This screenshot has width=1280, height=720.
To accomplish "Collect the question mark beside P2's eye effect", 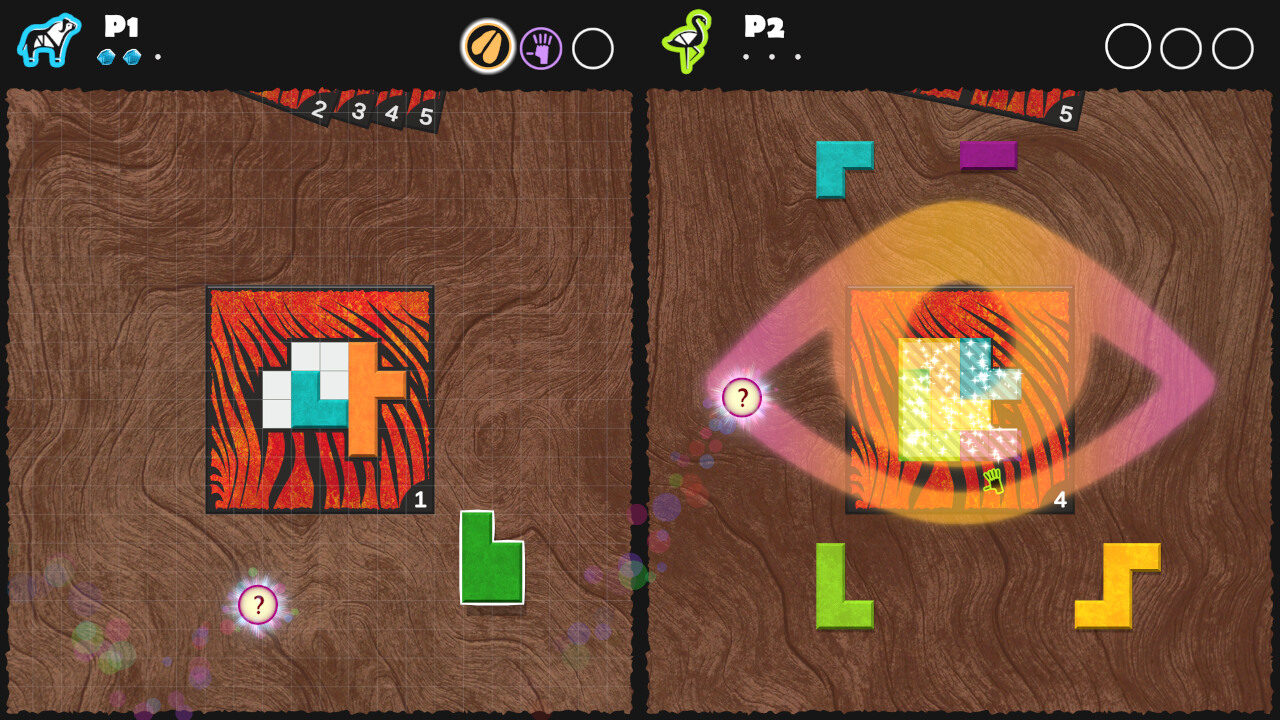I will point(741,396).
